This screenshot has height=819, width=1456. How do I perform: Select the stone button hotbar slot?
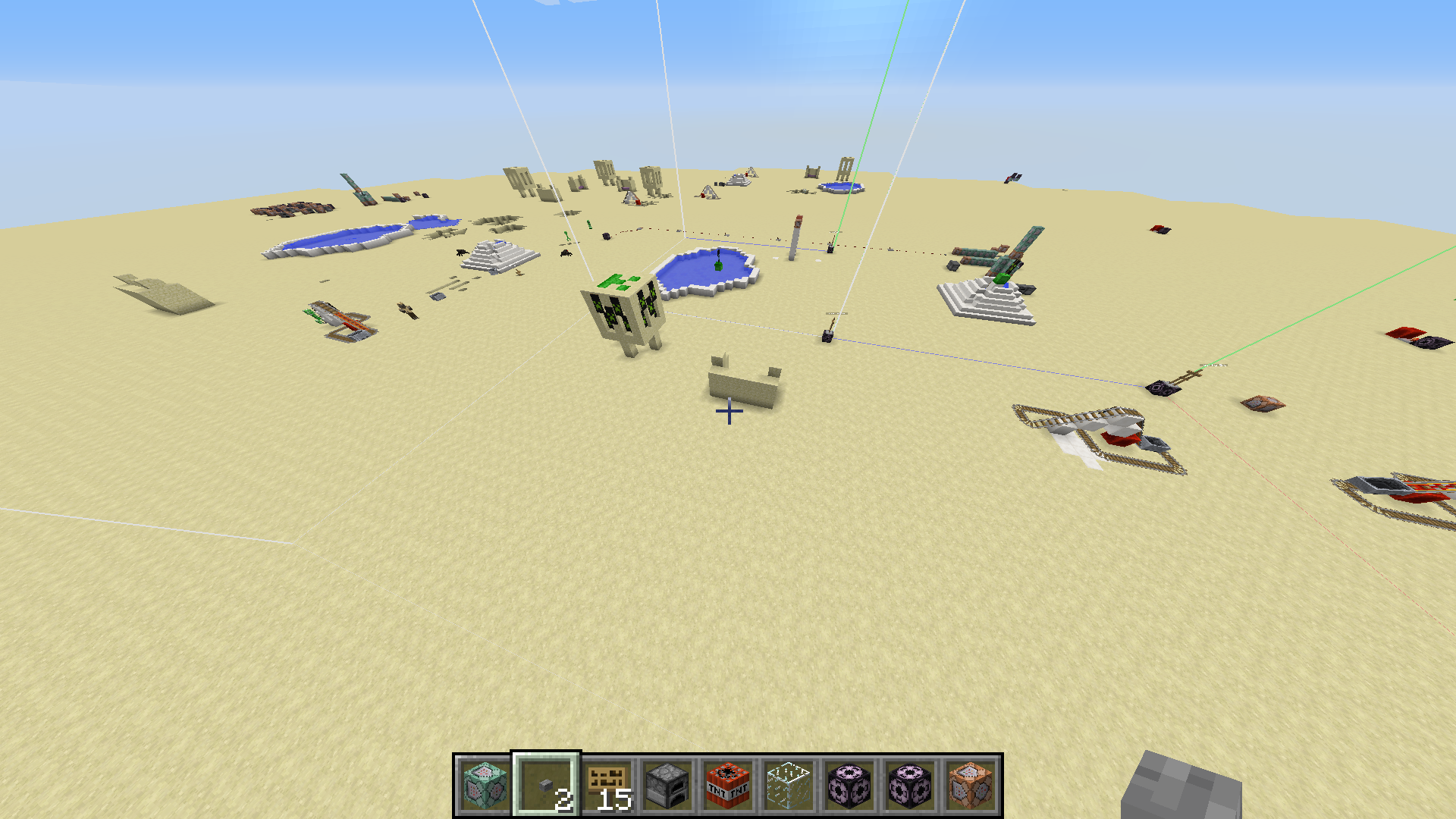tap(546, 785)
